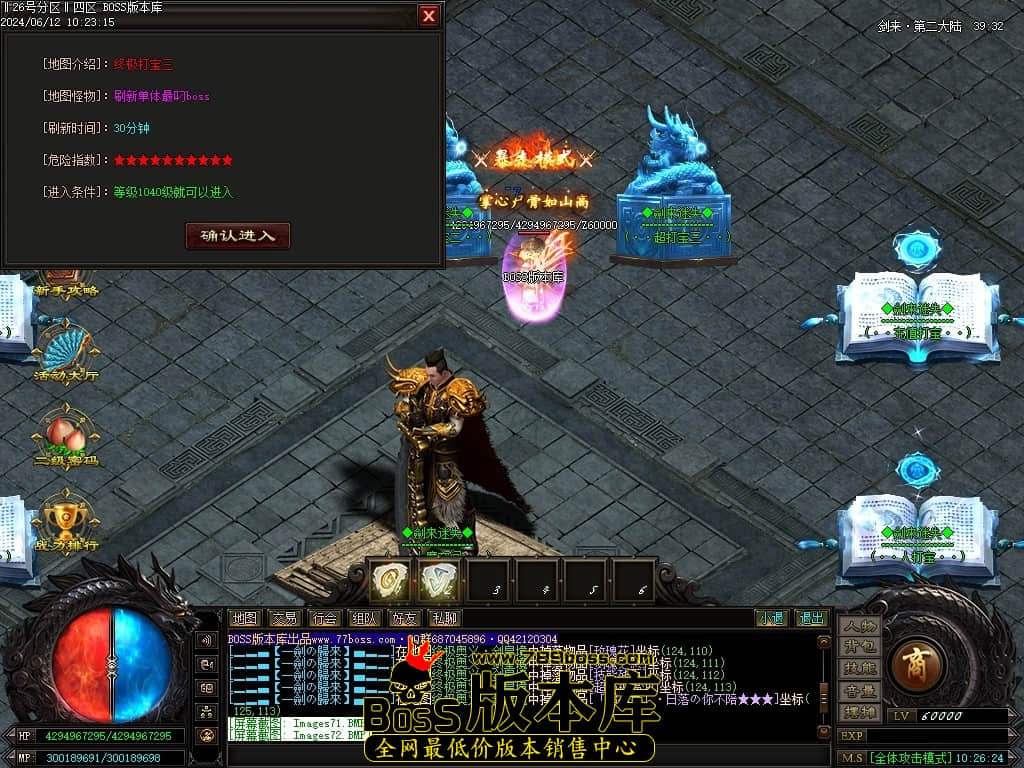Click the 确认进入 confirm entry button
This screenshot has width=1024, height=768.
[238, 236]
